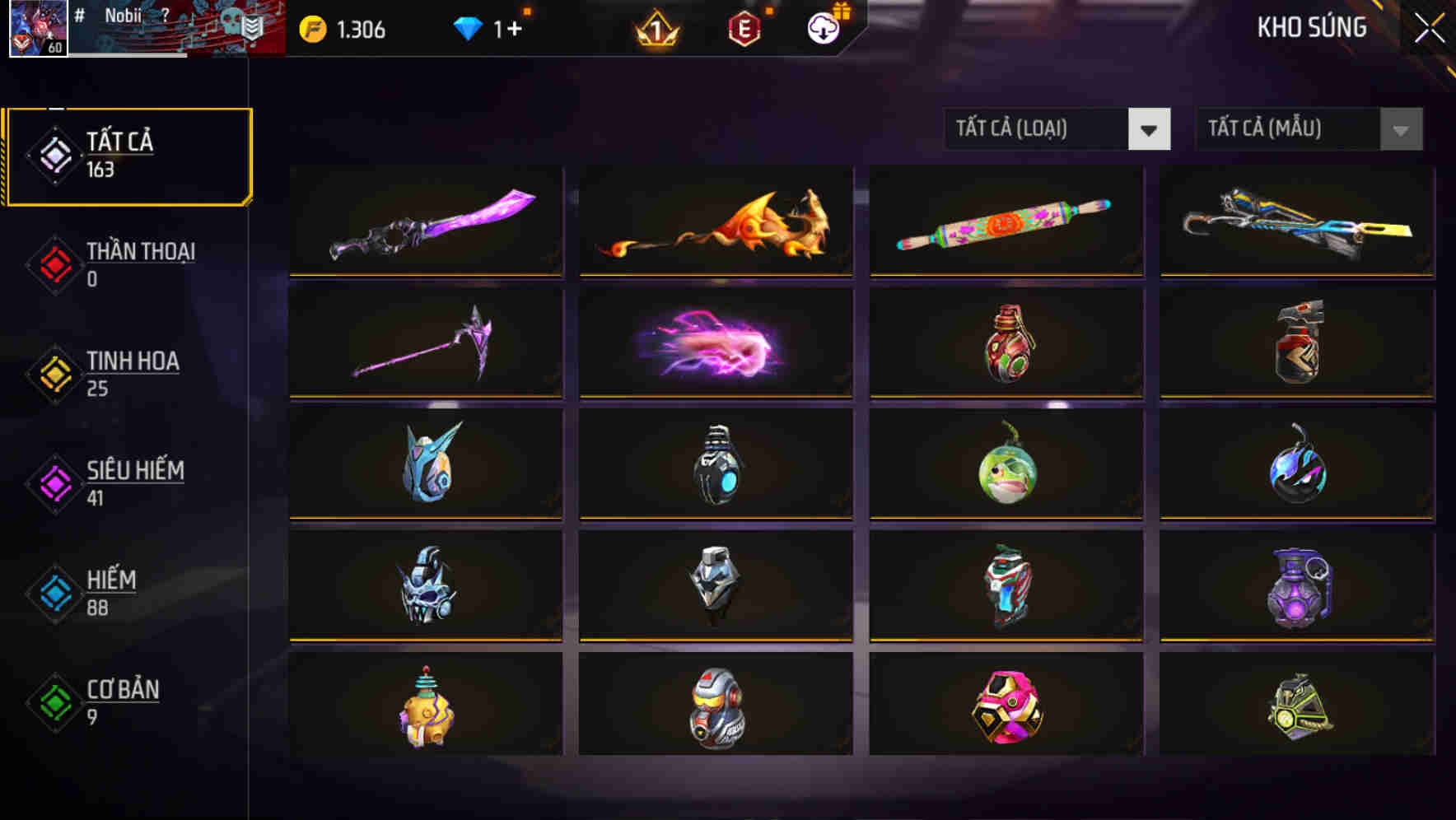Select the purple katana weapon thumbnail

click(x=425, y=221)
